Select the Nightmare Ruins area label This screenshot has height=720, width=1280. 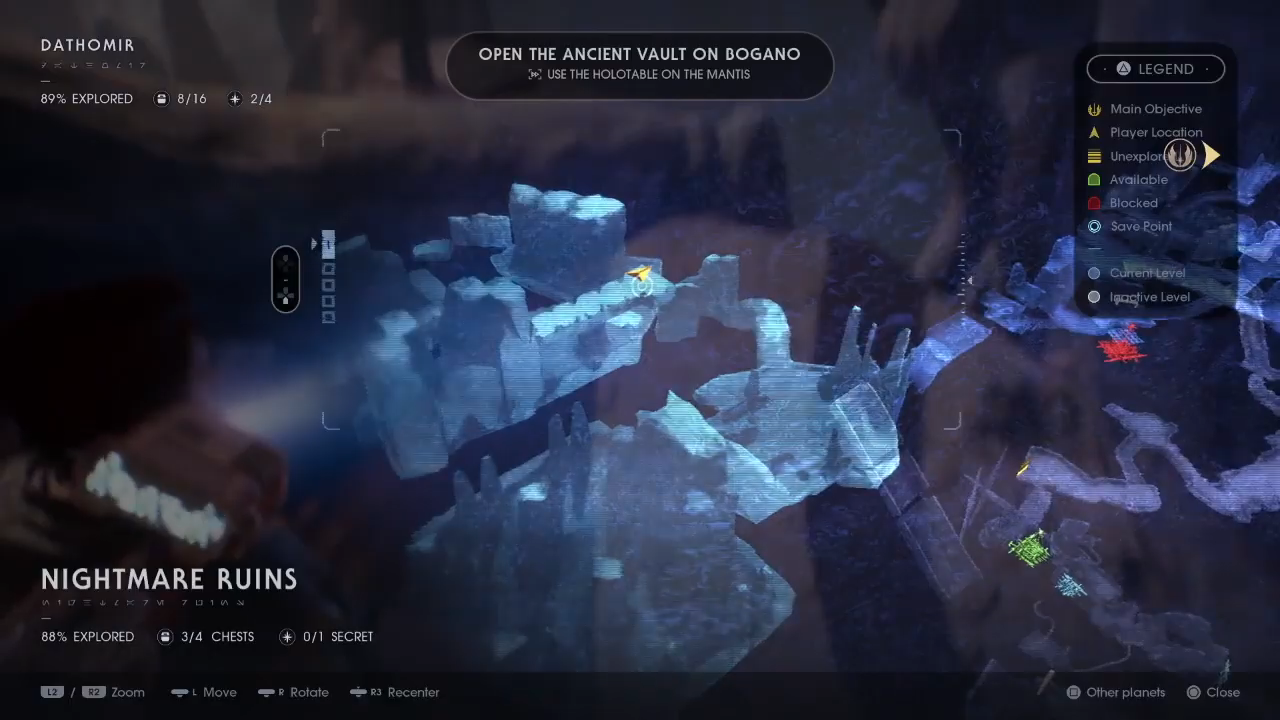pyautogui.click(x=169, y=579)
